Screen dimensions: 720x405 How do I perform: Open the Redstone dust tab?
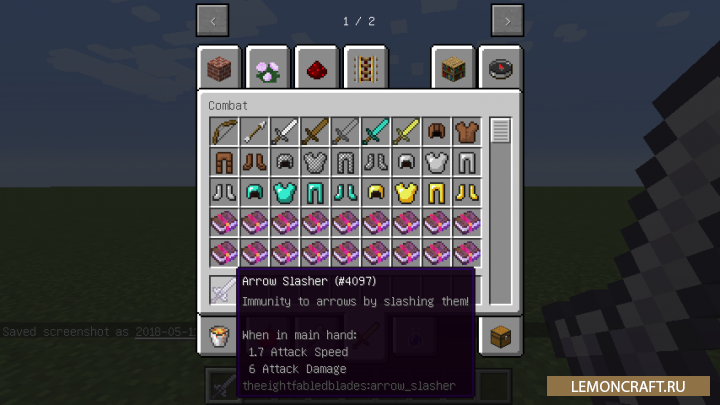(317, 67)
